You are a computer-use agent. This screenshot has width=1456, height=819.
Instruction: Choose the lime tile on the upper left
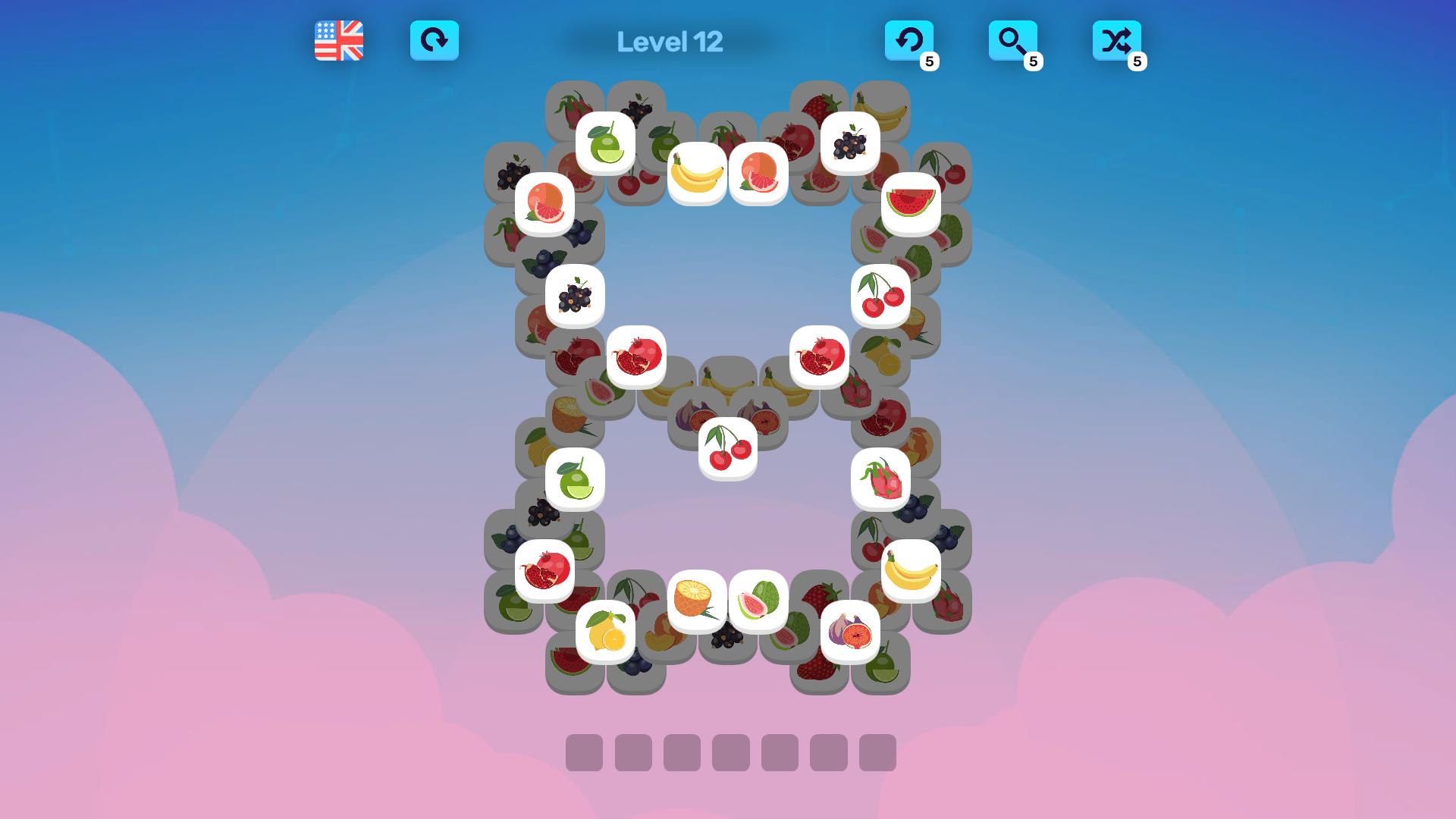tap(607, 141)
